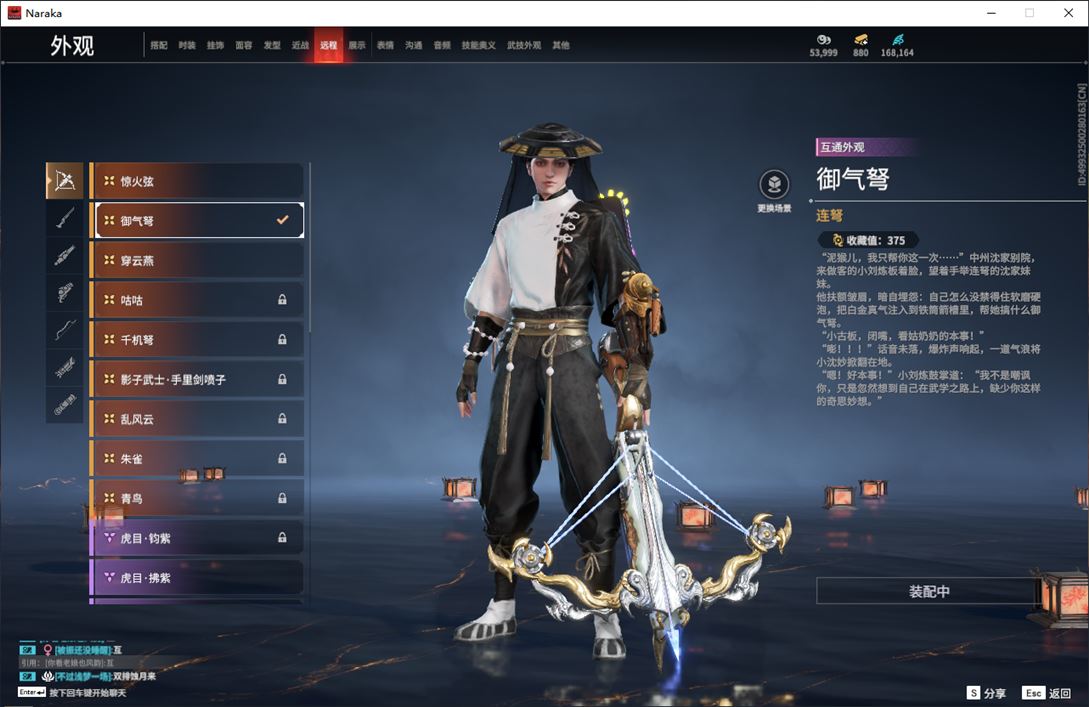1089x707 pixels.
Task: Select the 千机弩 skin entry
Action: click(x=198, y=340)
